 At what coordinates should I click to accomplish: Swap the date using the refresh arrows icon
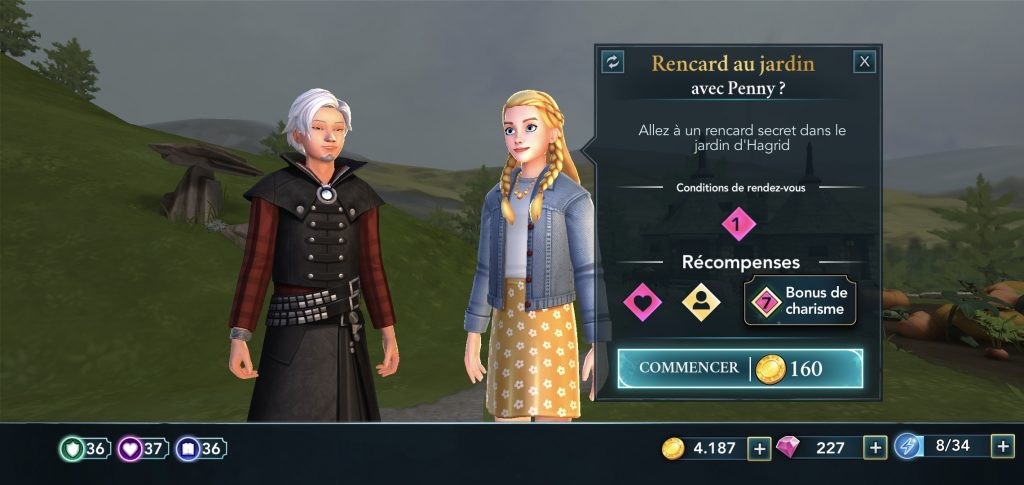(x=613, y=62)
